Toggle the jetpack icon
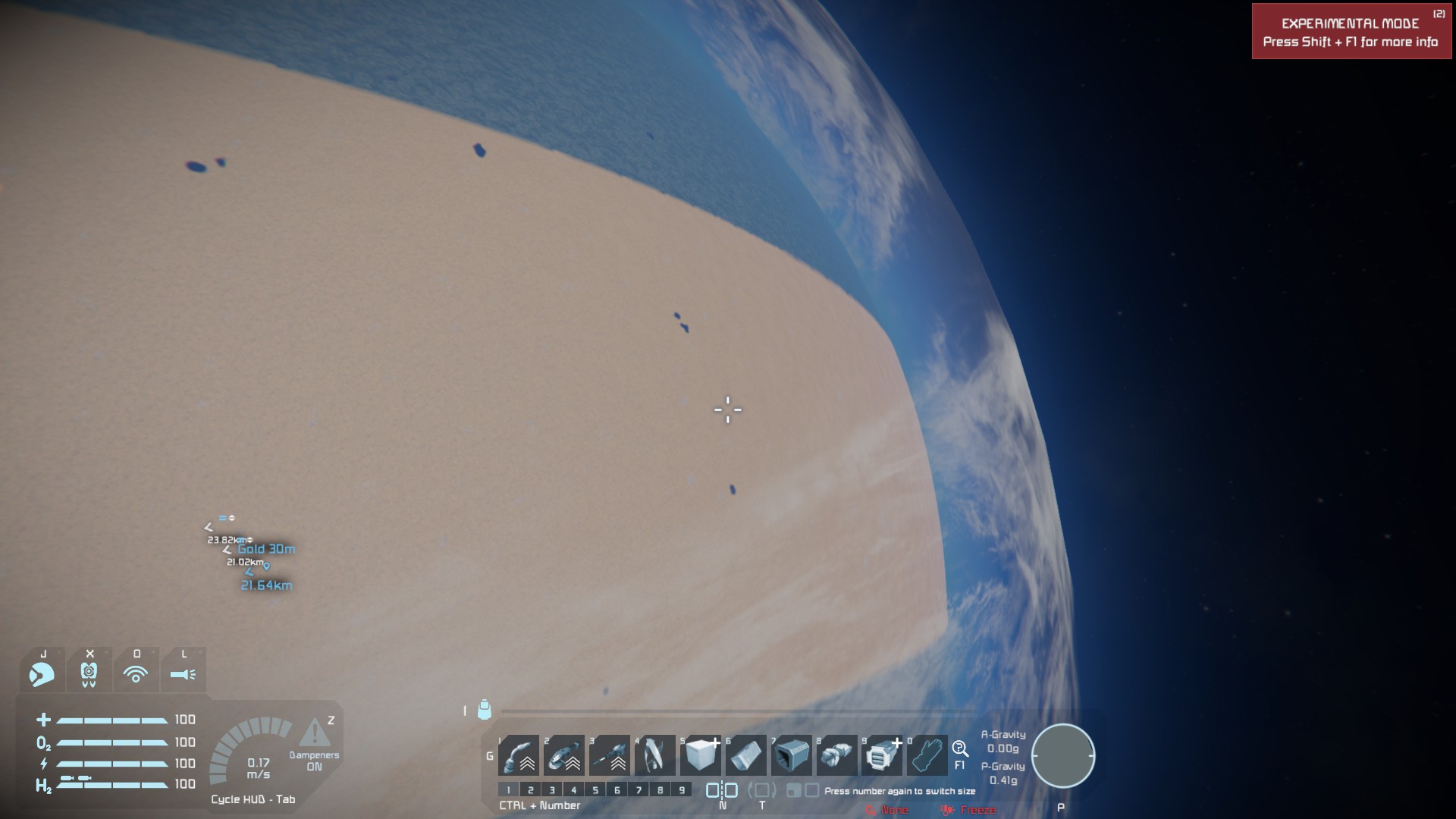This screenshot has width=1456, height=819. (x=89, y=673)
